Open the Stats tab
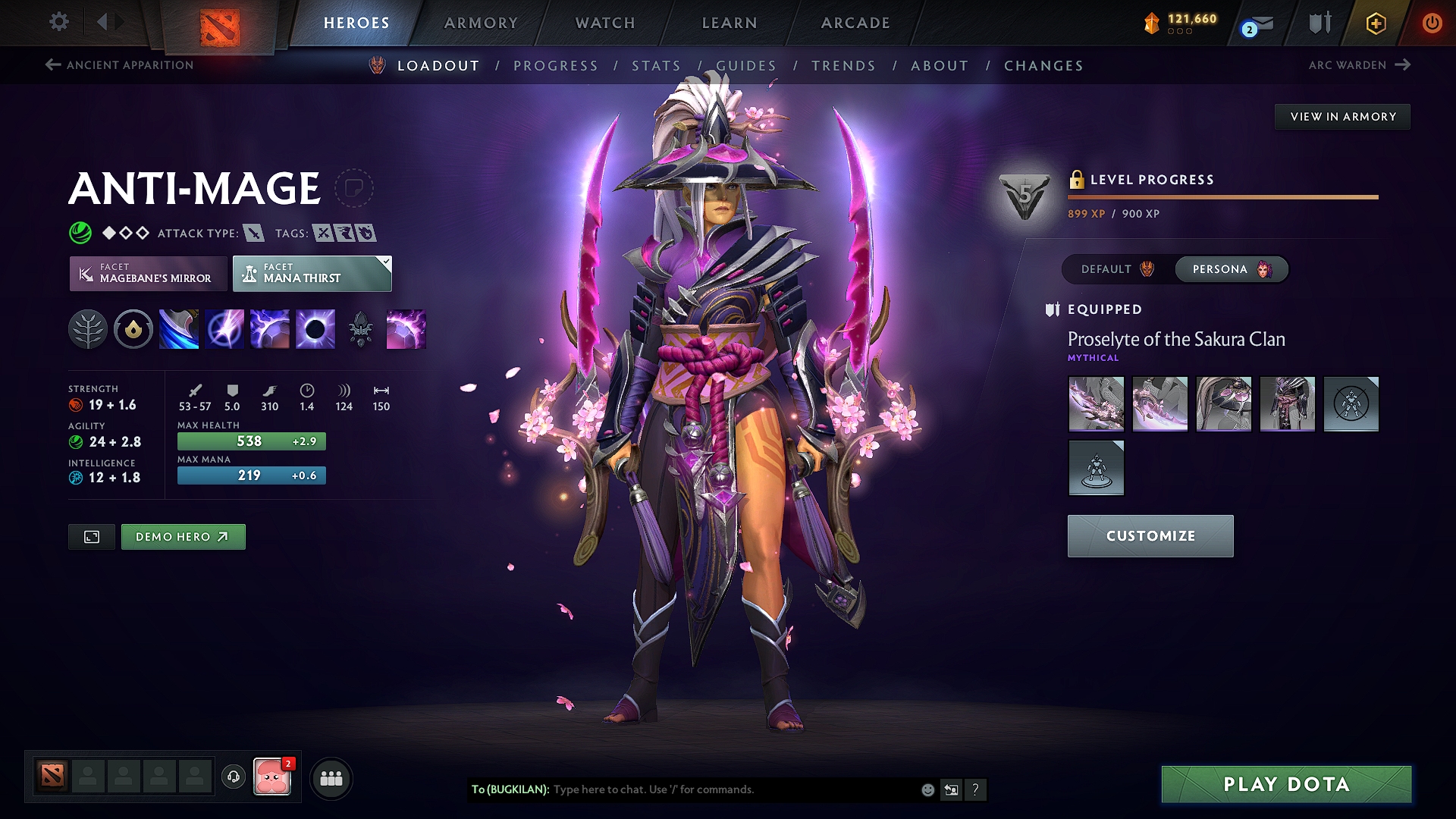 coord(657,66)
